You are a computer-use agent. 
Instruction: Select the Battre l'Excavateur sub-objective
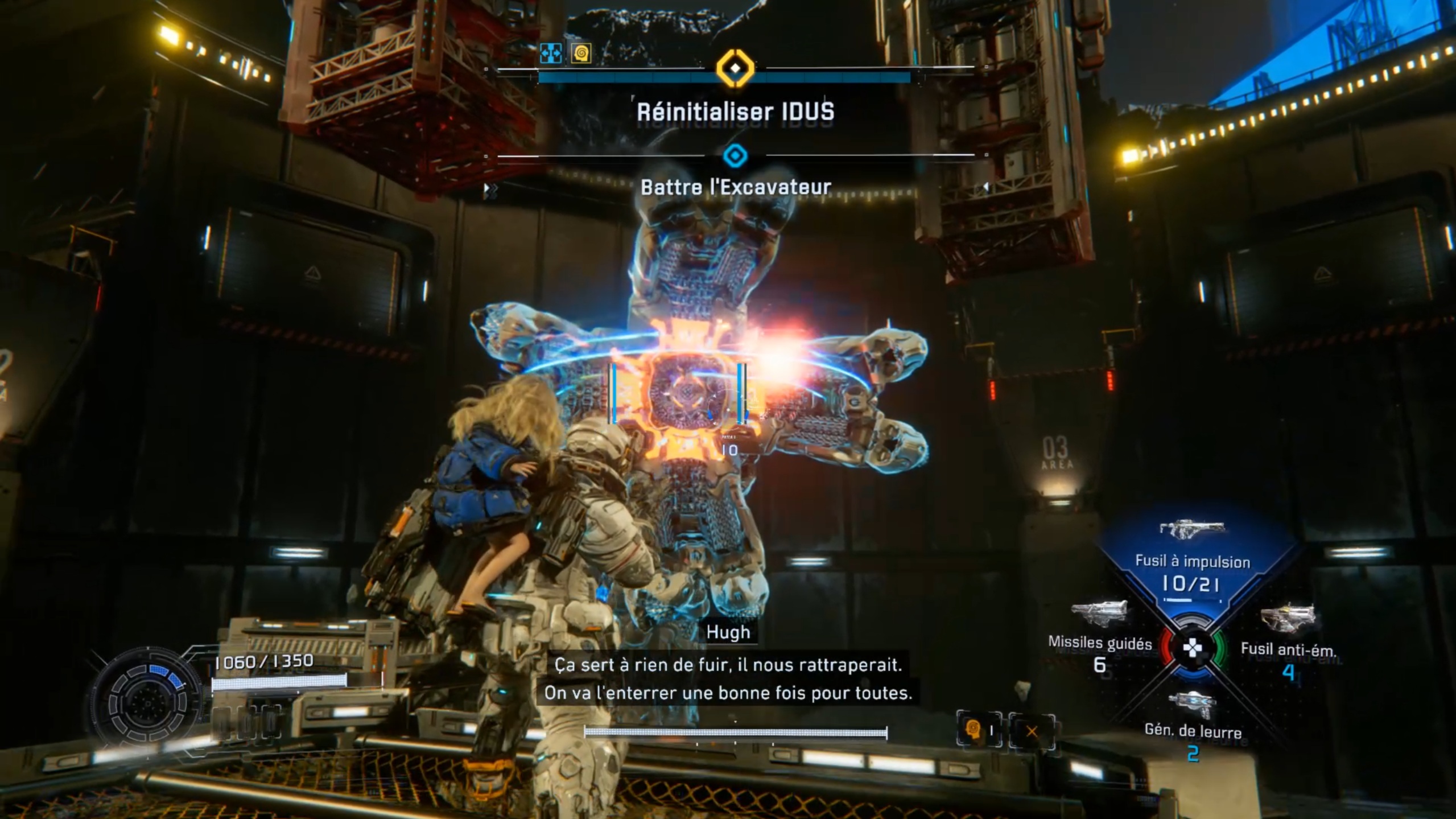click(735, 187)
